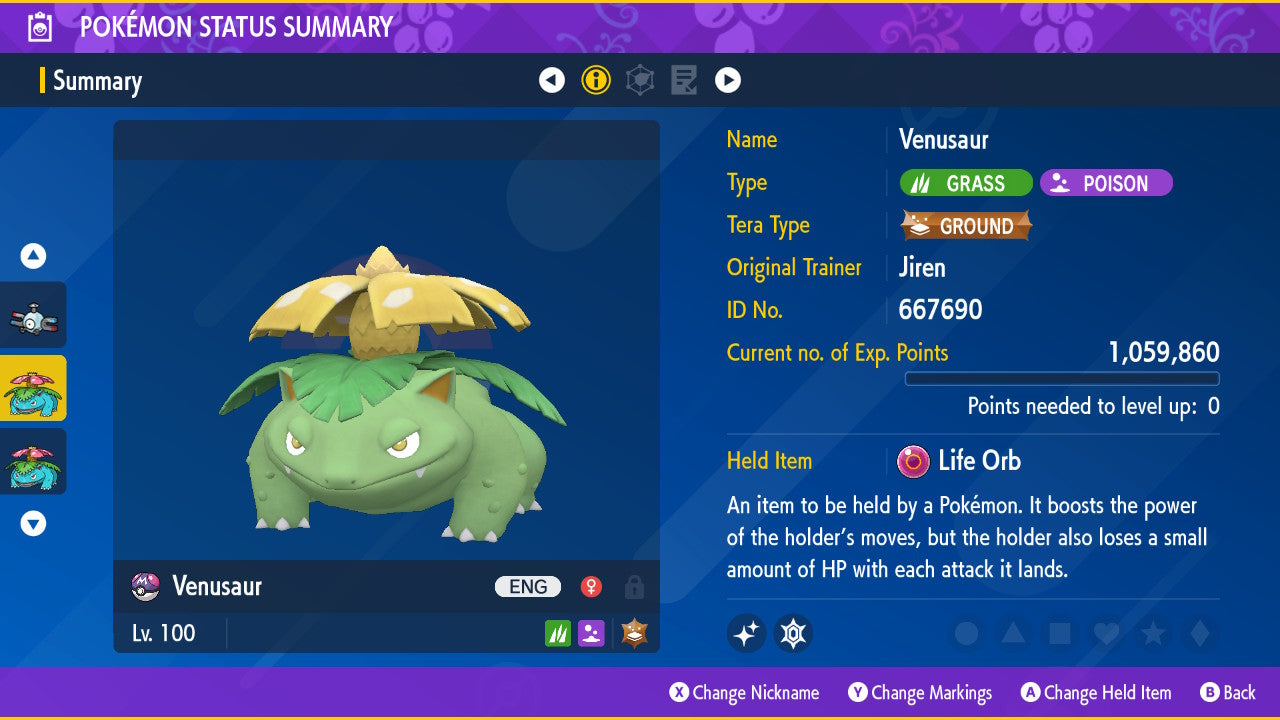Viewport: 1280px width, 720px height.
Task: Choose the highlighted shiny Venusaur party thumbnail
Action: point(33,388)
